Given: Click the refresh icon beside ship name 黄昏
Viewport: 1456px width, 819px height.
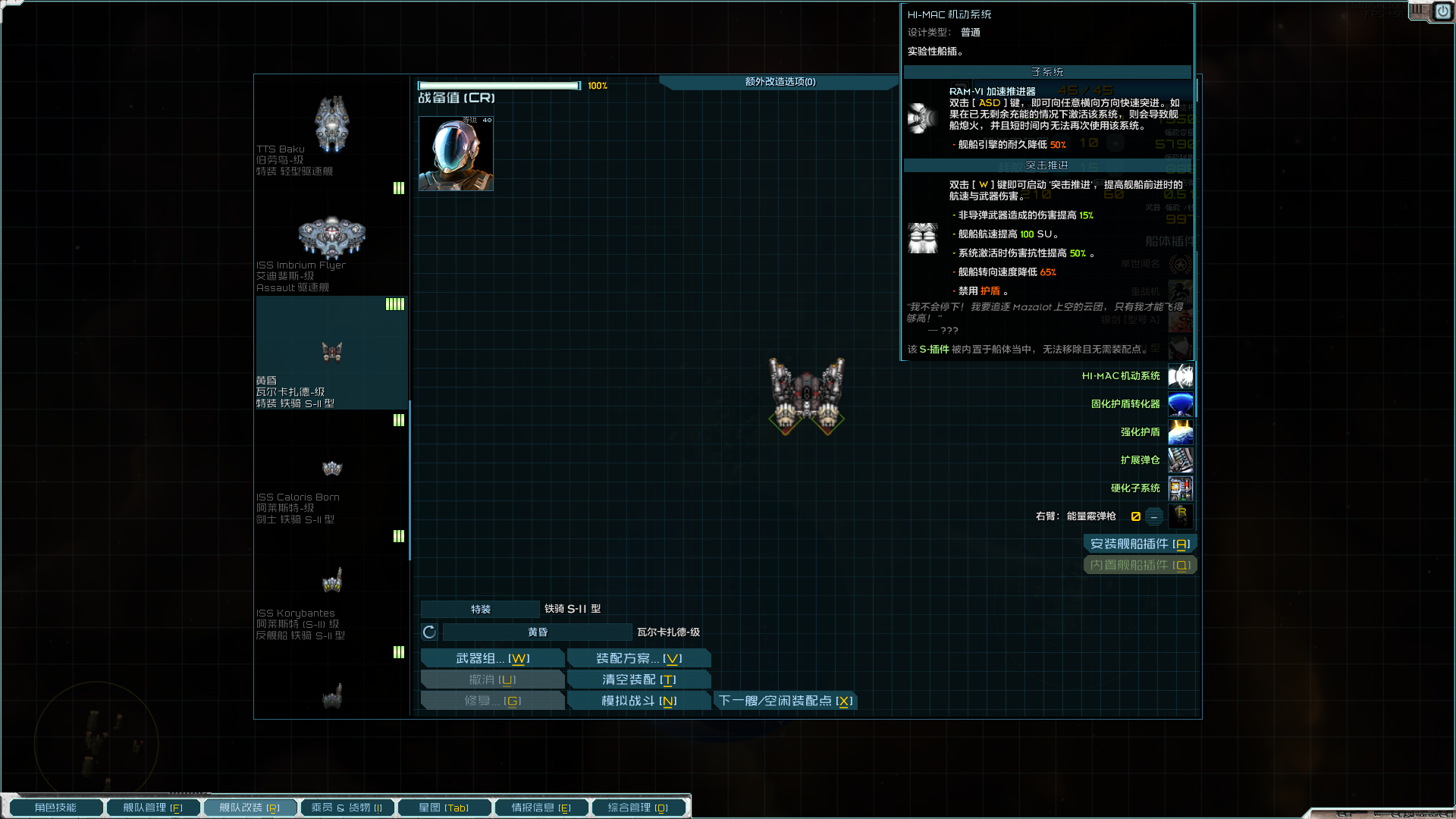Looking at the screenshot, I should click(429, 631).
